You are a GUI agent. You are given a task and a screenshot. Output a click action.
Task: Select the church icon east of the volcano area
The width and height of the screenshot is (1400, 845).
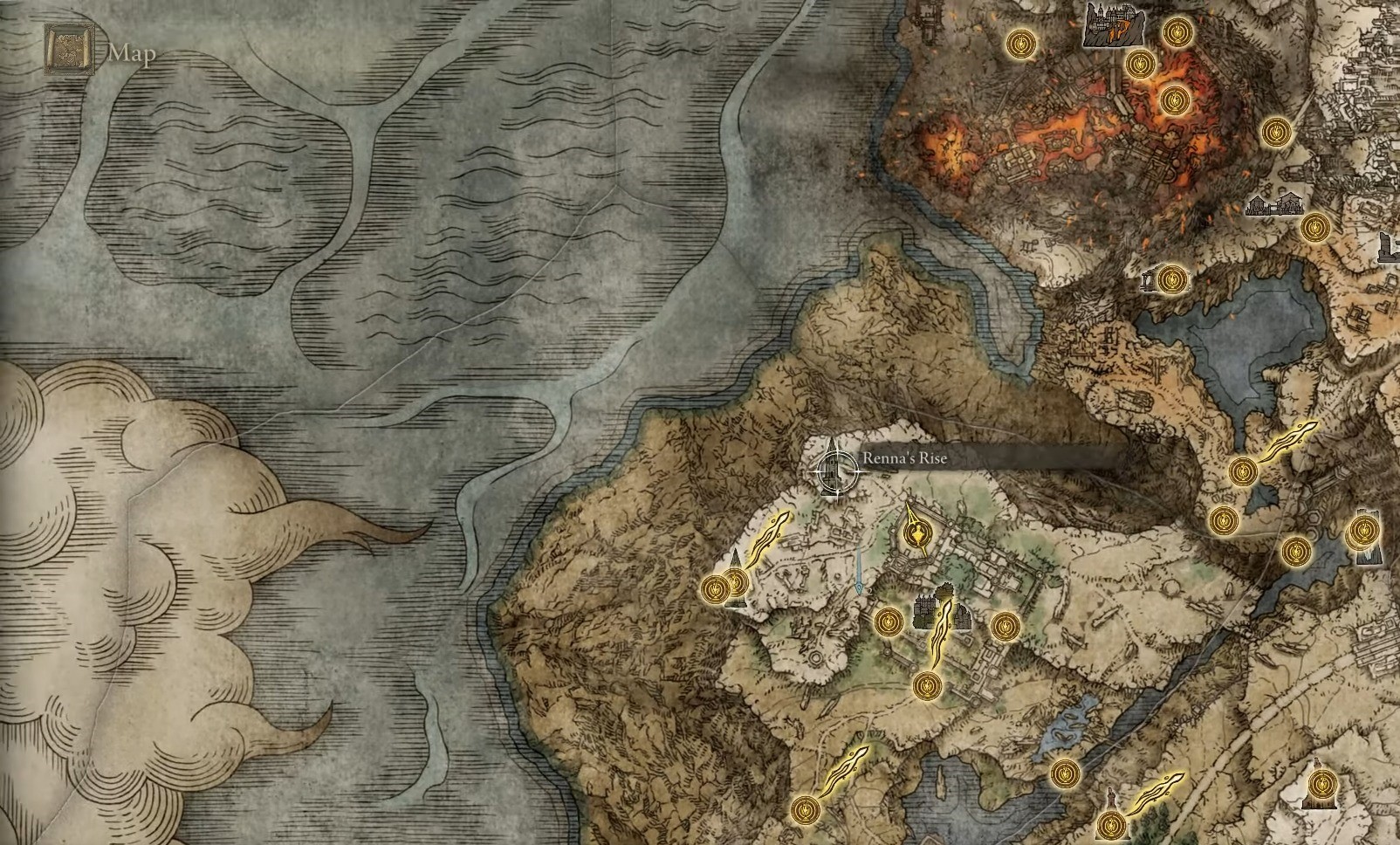tap(1275, 205)
